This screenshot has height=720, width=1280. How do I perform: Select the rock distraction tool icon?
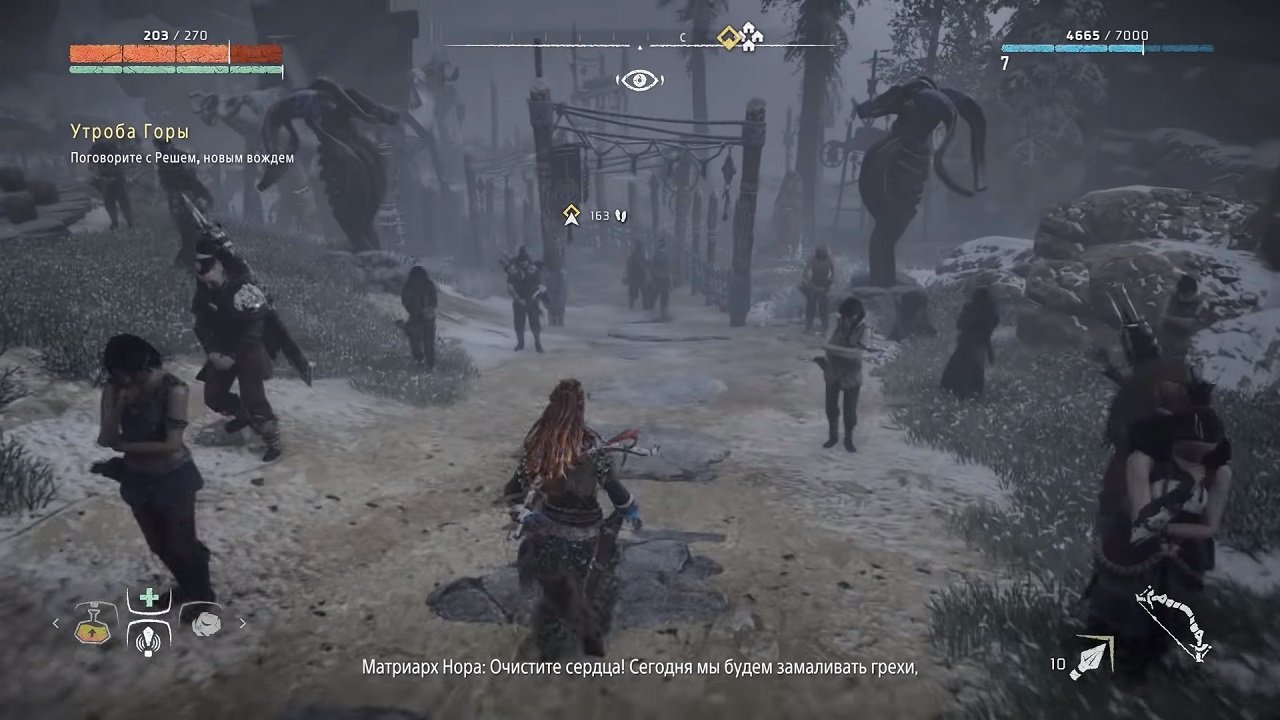click(x=205, y=625)
